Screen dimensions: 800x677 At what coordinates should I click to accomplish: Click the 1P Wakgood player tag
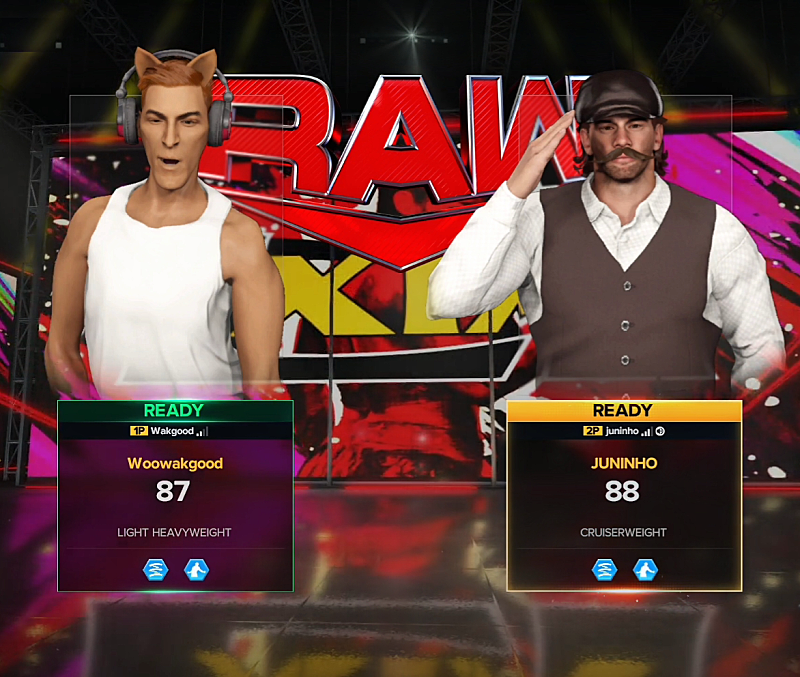167,431
